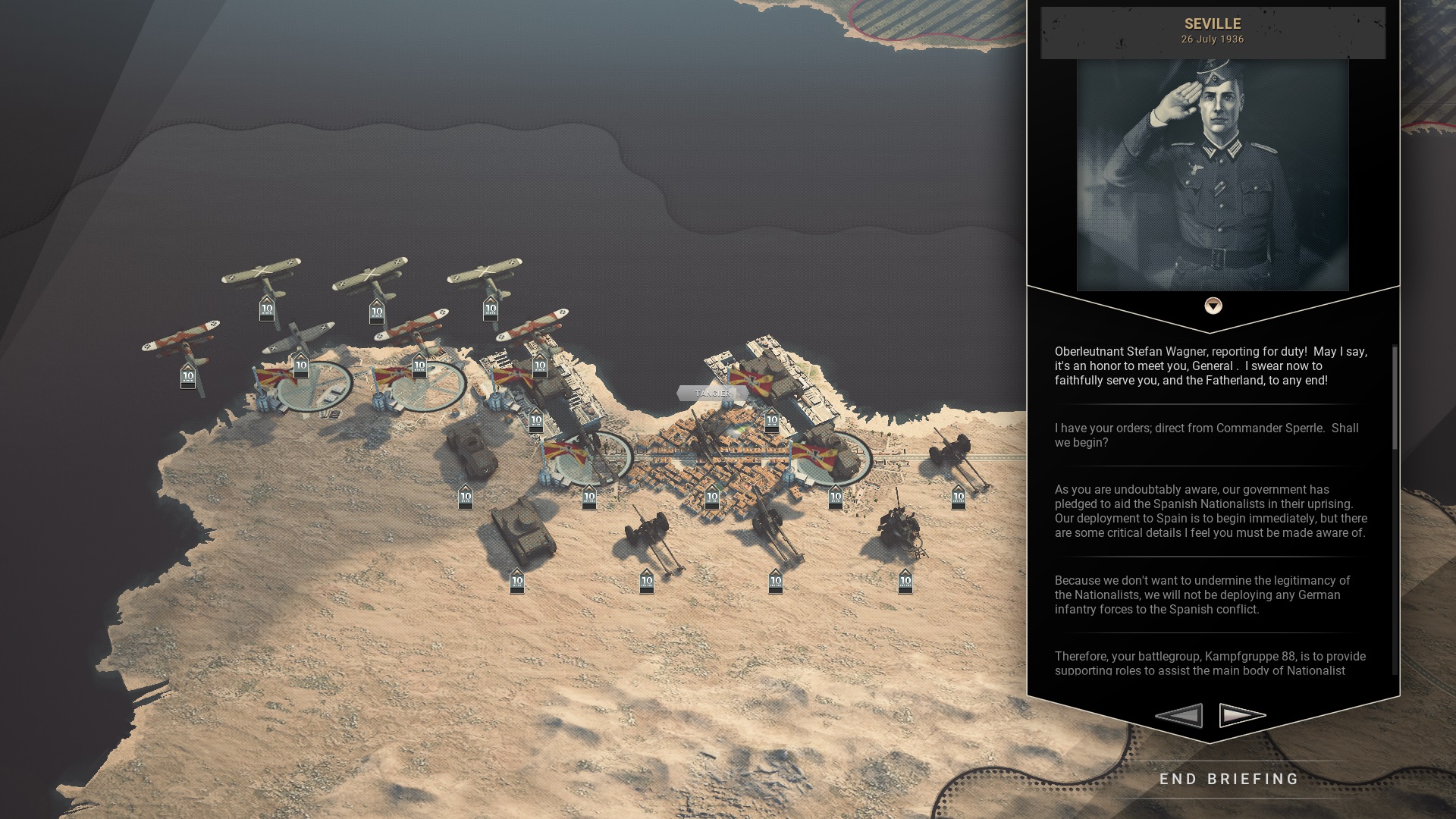
Task: Click the Oberleutnant Wagner portrait
Action: tap(1213, 175)
